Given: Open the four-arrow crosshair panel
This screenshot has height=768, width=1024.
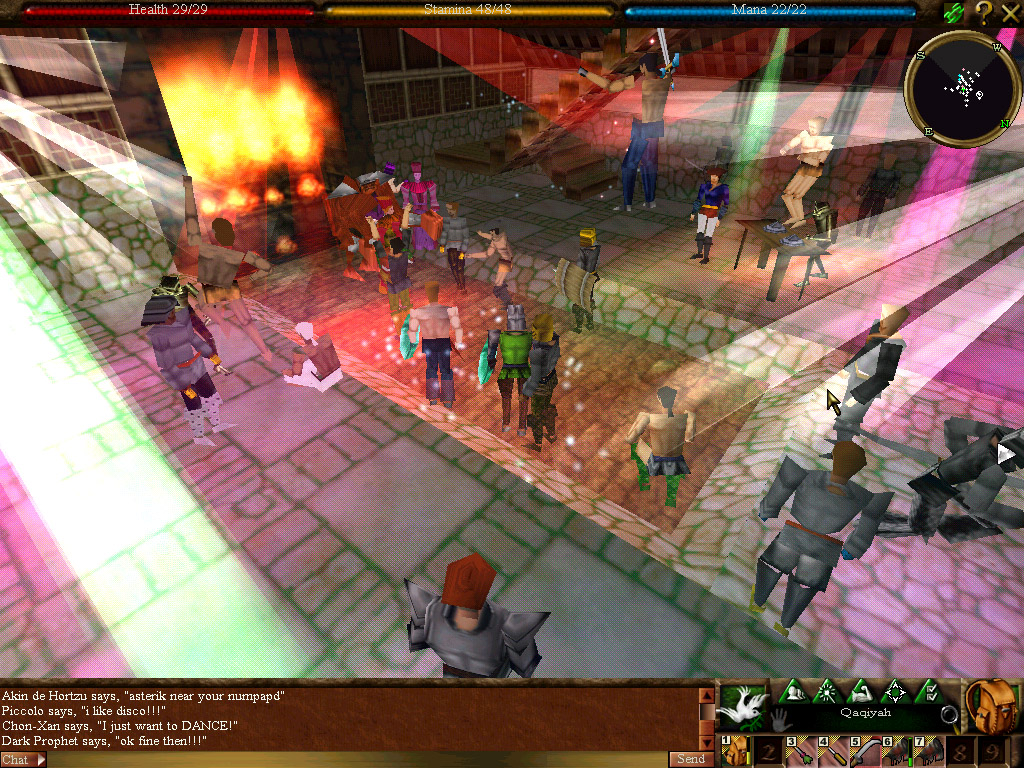Looking at the screenshot, I should click(895, 690).
